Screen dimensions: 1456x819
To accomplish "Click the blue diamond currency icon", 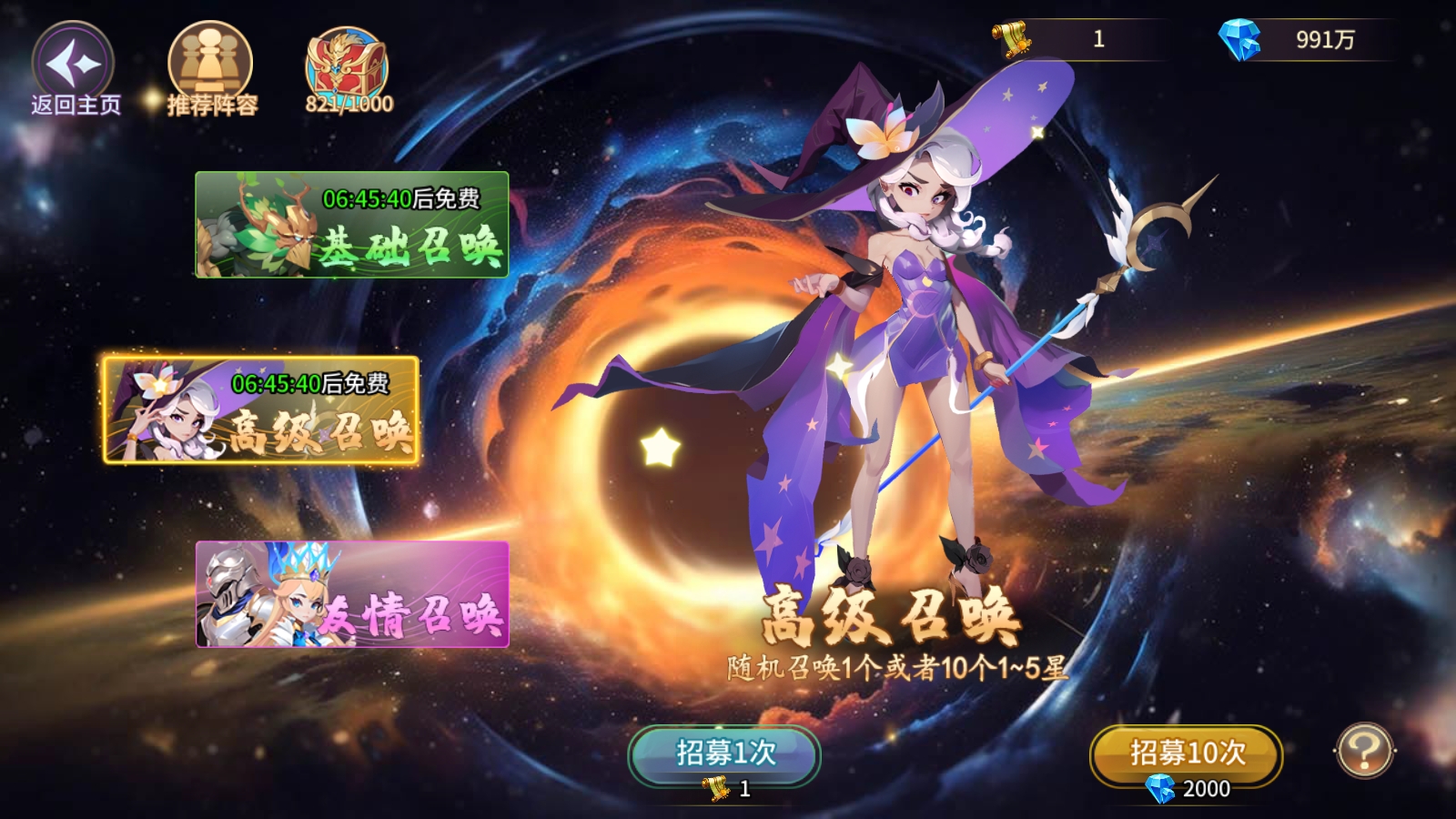I will pos(1239,39).
